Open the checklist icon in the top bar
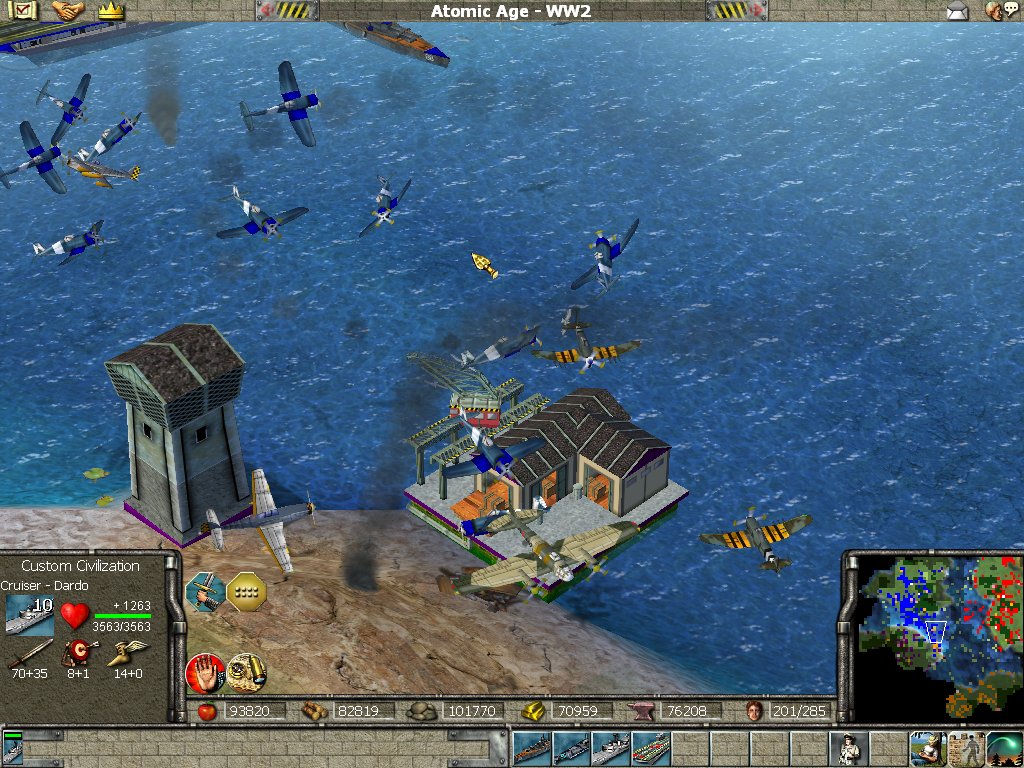Image resolution: width=1024 pixels, height=768 pixels. (25, 11)
